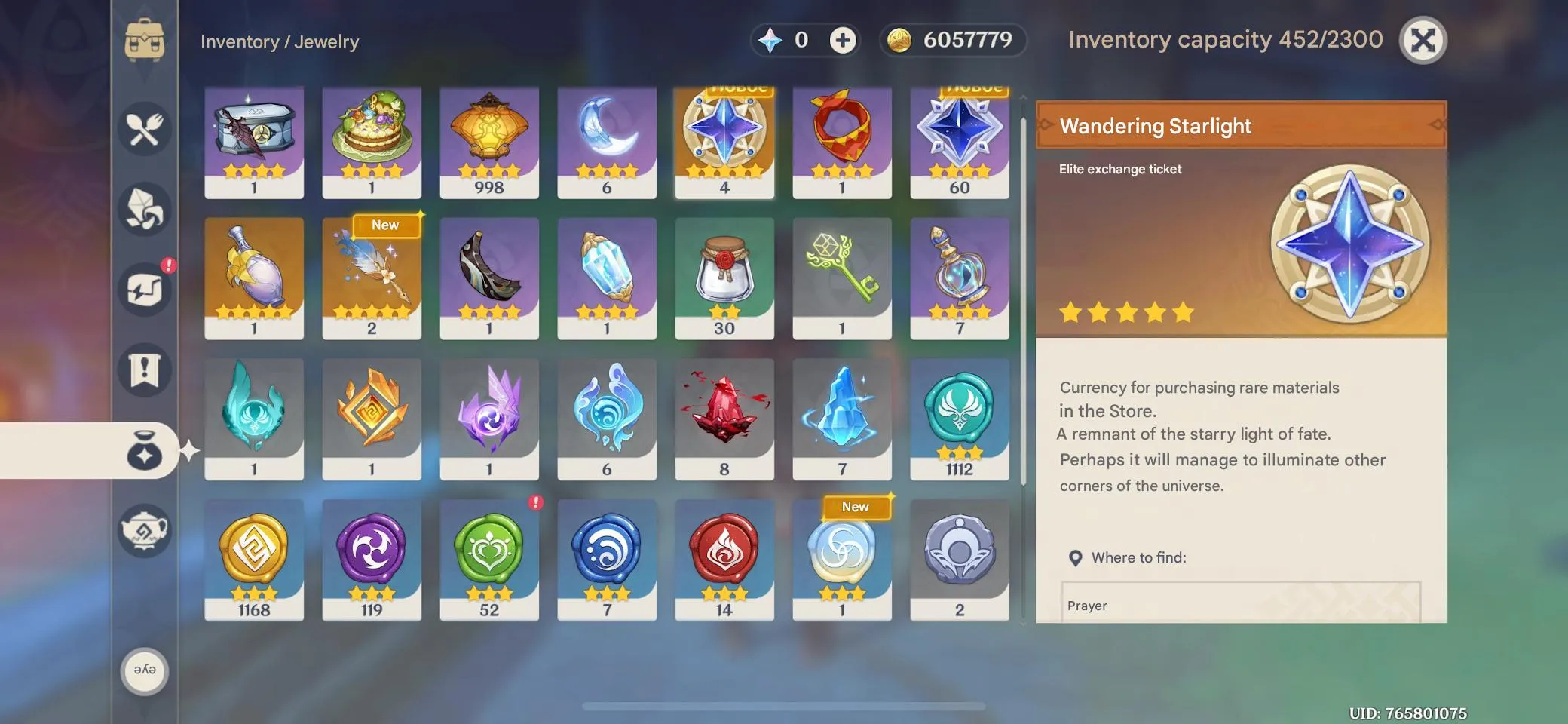Select the blue Hydro sigil with 7

(607, 559)
